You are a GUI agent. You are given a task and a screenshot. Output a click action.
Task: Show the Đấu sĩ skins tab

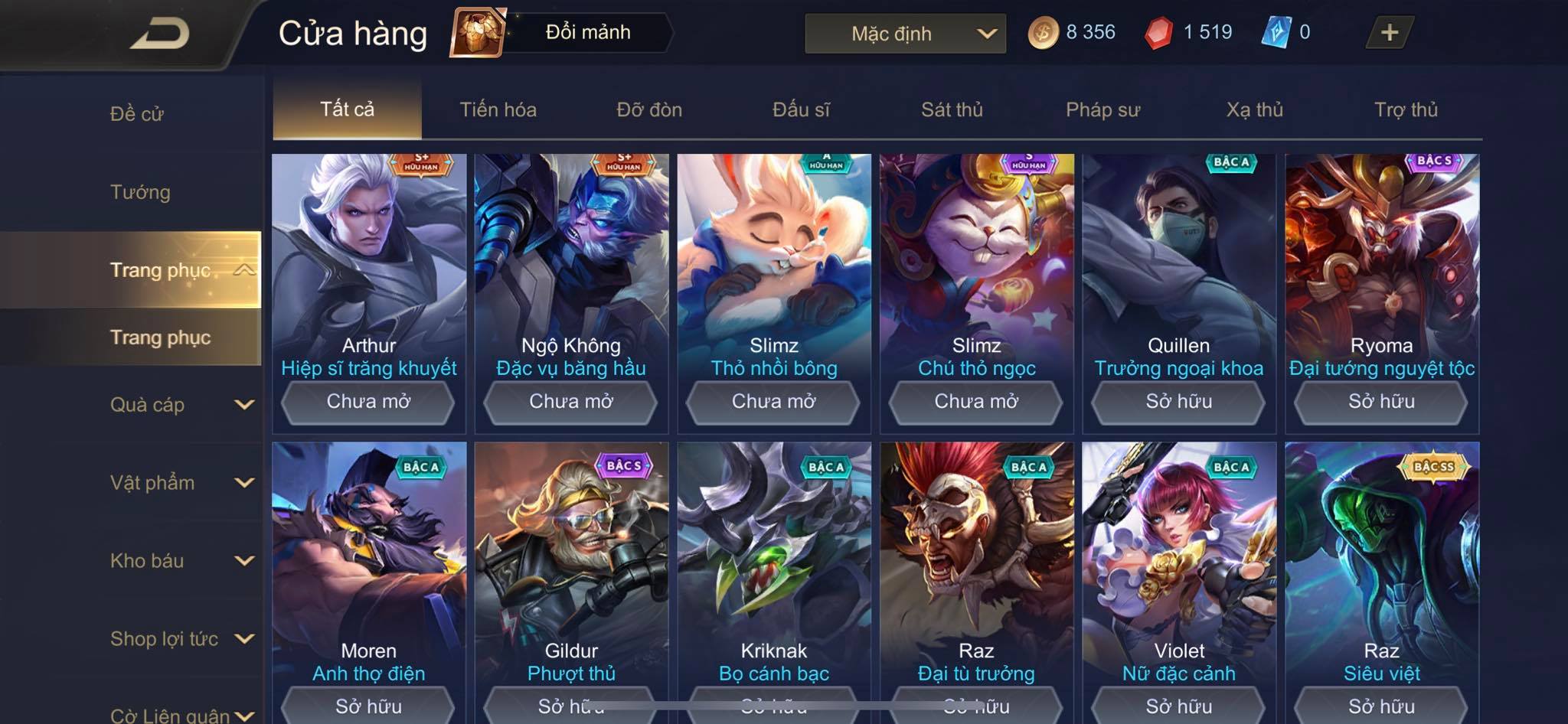click(x=801, y=109)
